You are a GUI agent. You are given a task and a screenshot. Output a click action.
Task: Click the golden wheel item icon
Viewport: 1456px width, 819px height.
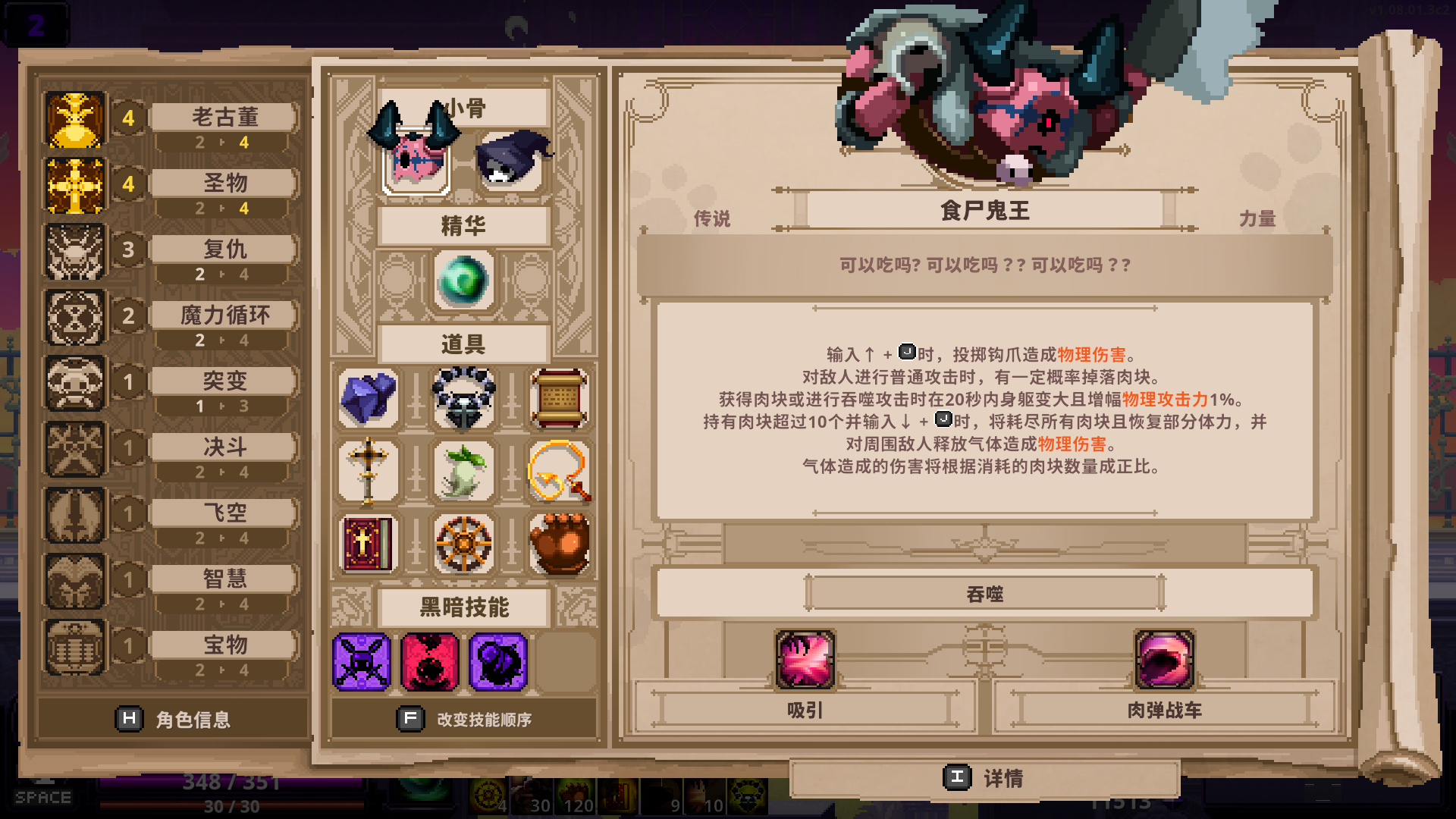(463, 544)
